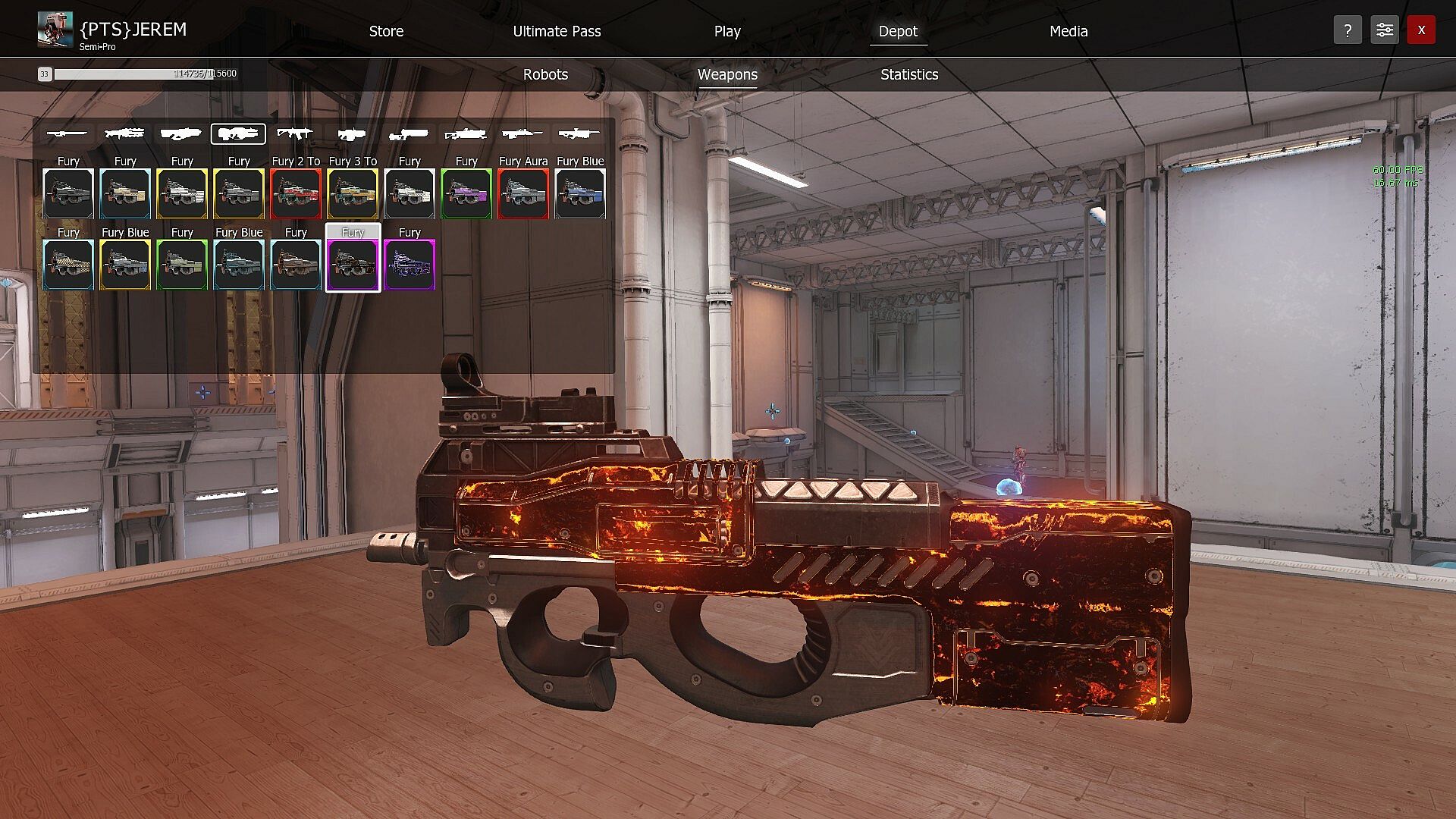This screenshot has height=819, width=1456.
Task: Open the Store menu
Action: [386, 31]
